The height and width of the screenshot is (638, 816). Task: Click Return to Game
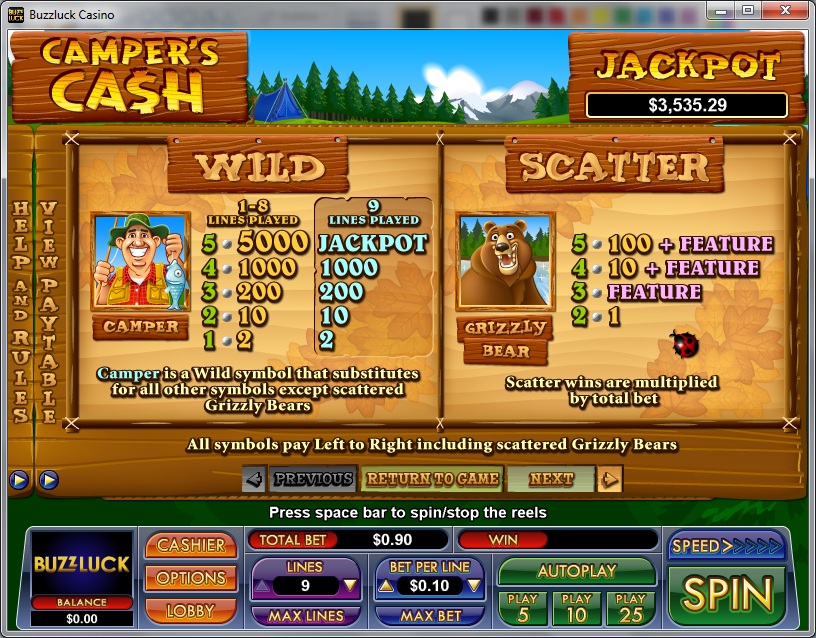point(432,479)
